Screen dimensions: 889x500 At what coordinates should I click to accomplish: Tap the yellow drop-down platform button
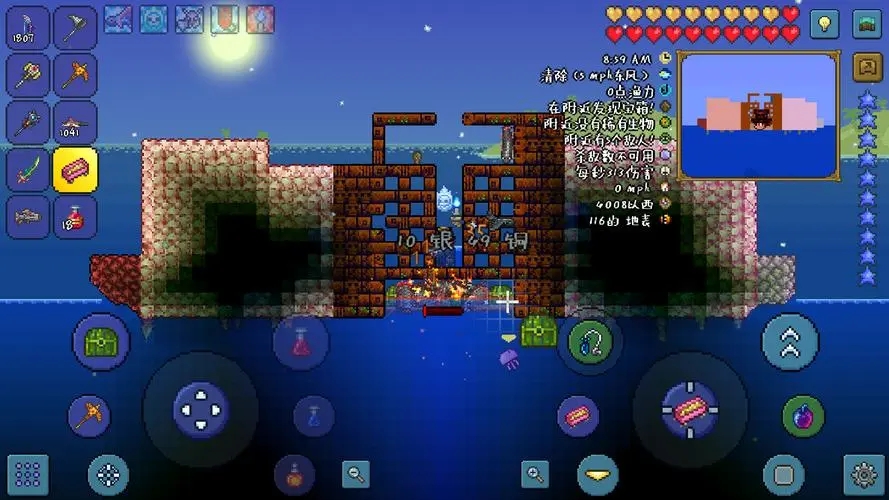tap(597, 474)
